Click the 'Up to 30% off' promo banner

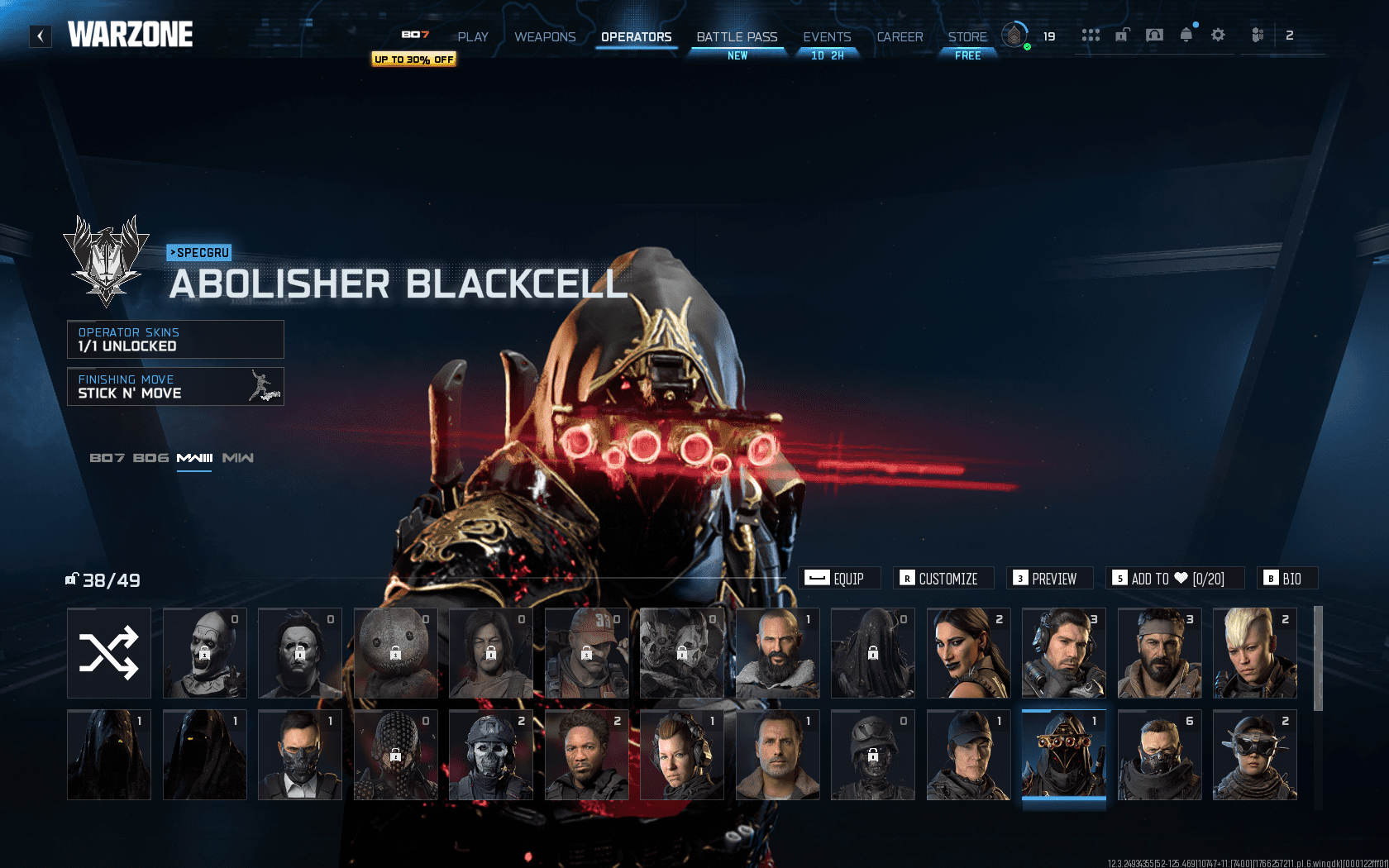[x=413, y=60]
